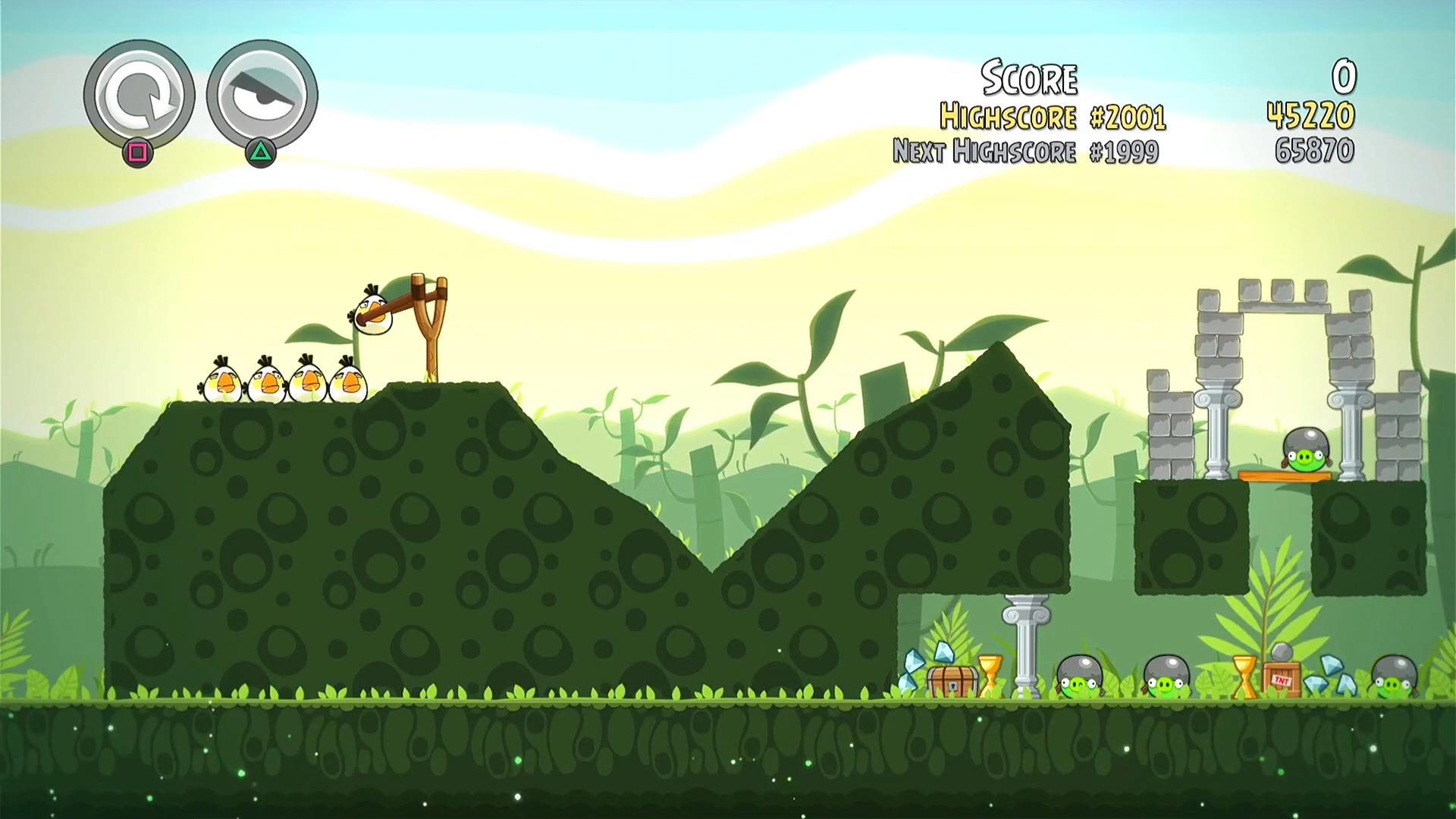This screenshot has height=819, width=1456.
Task: Click the Next Highscore #1999 text
Action: 1025,151
